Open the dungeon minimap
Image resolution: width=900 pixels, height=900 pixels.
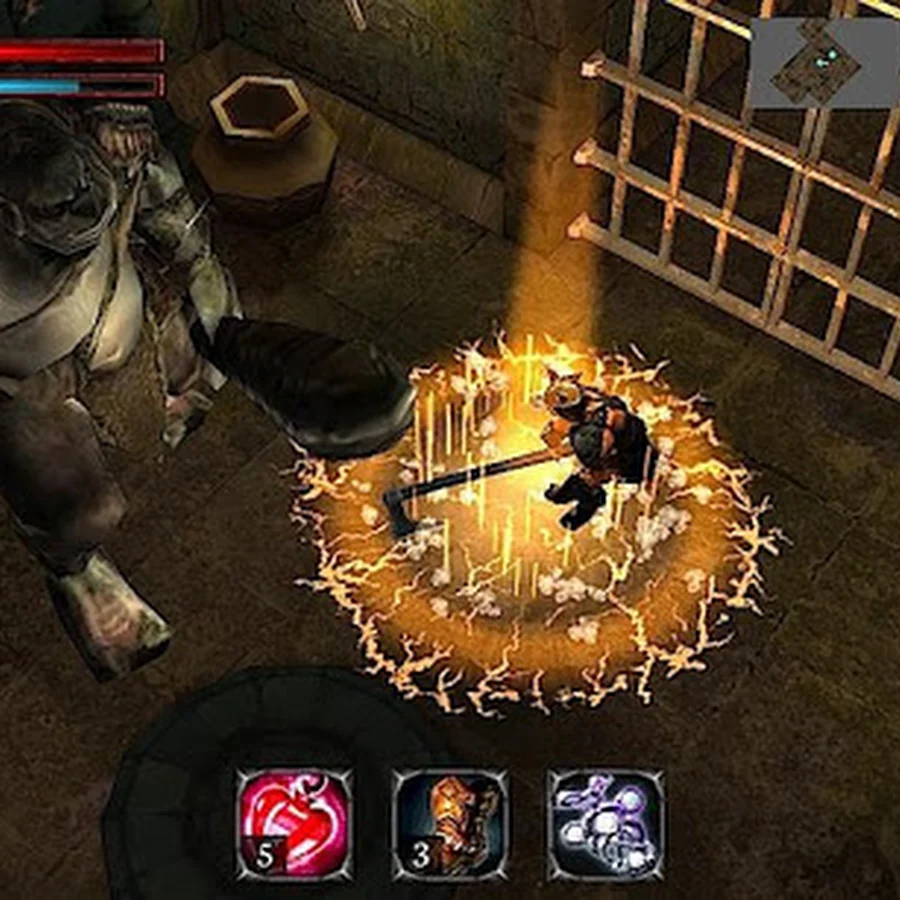(823, 62)
